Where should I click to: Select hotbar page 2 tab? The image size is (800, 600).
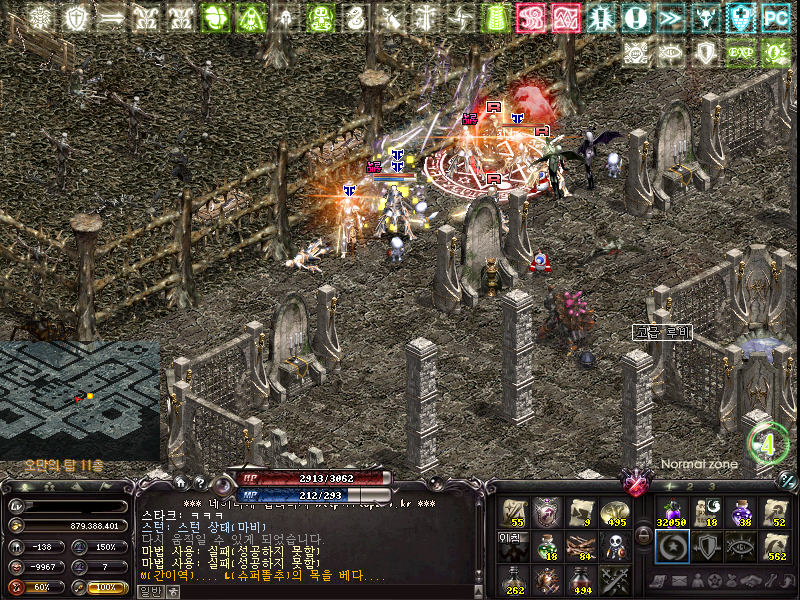click(x=690, y=488)
